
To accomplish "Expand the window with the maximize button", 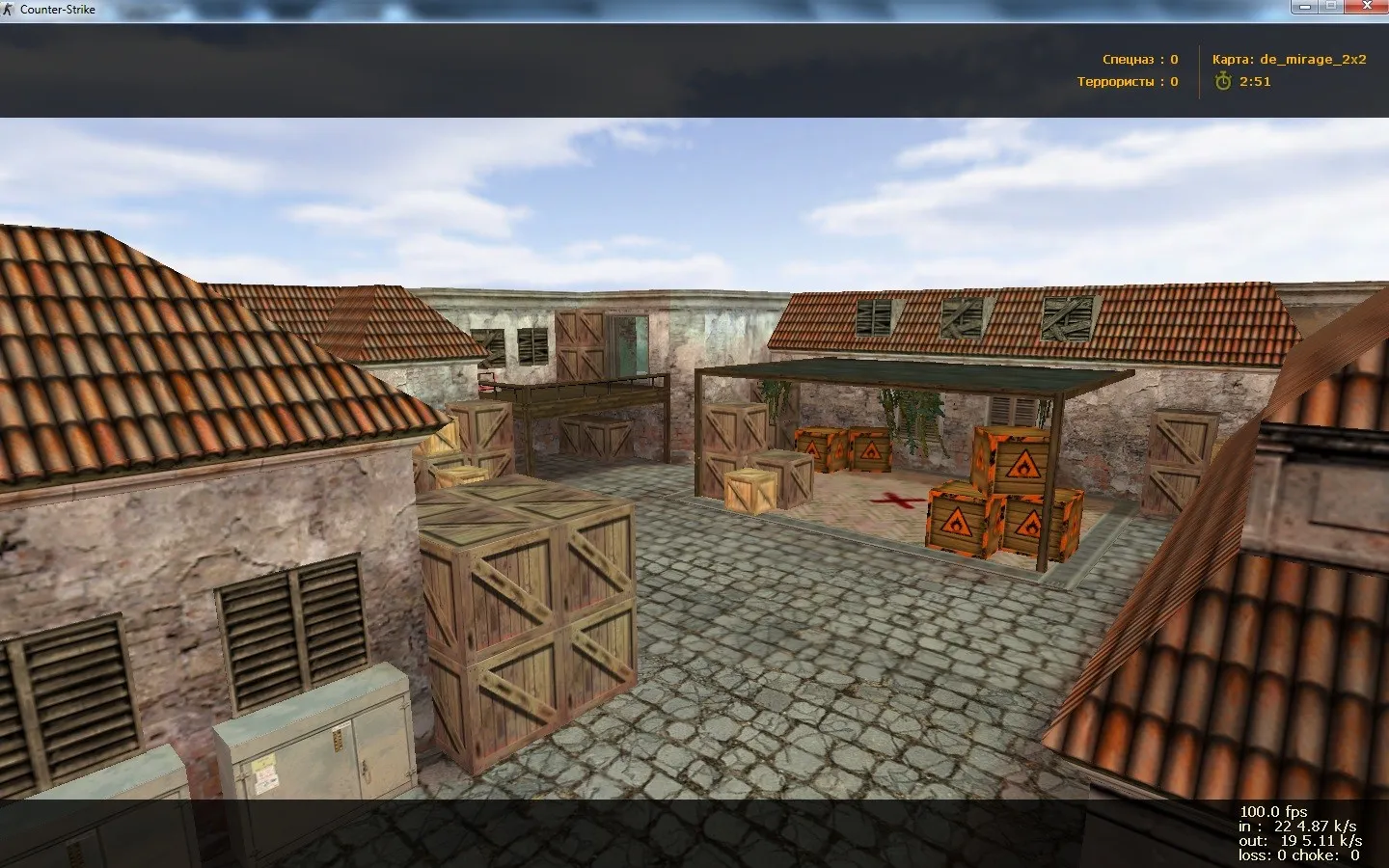I will (1331, 6).
